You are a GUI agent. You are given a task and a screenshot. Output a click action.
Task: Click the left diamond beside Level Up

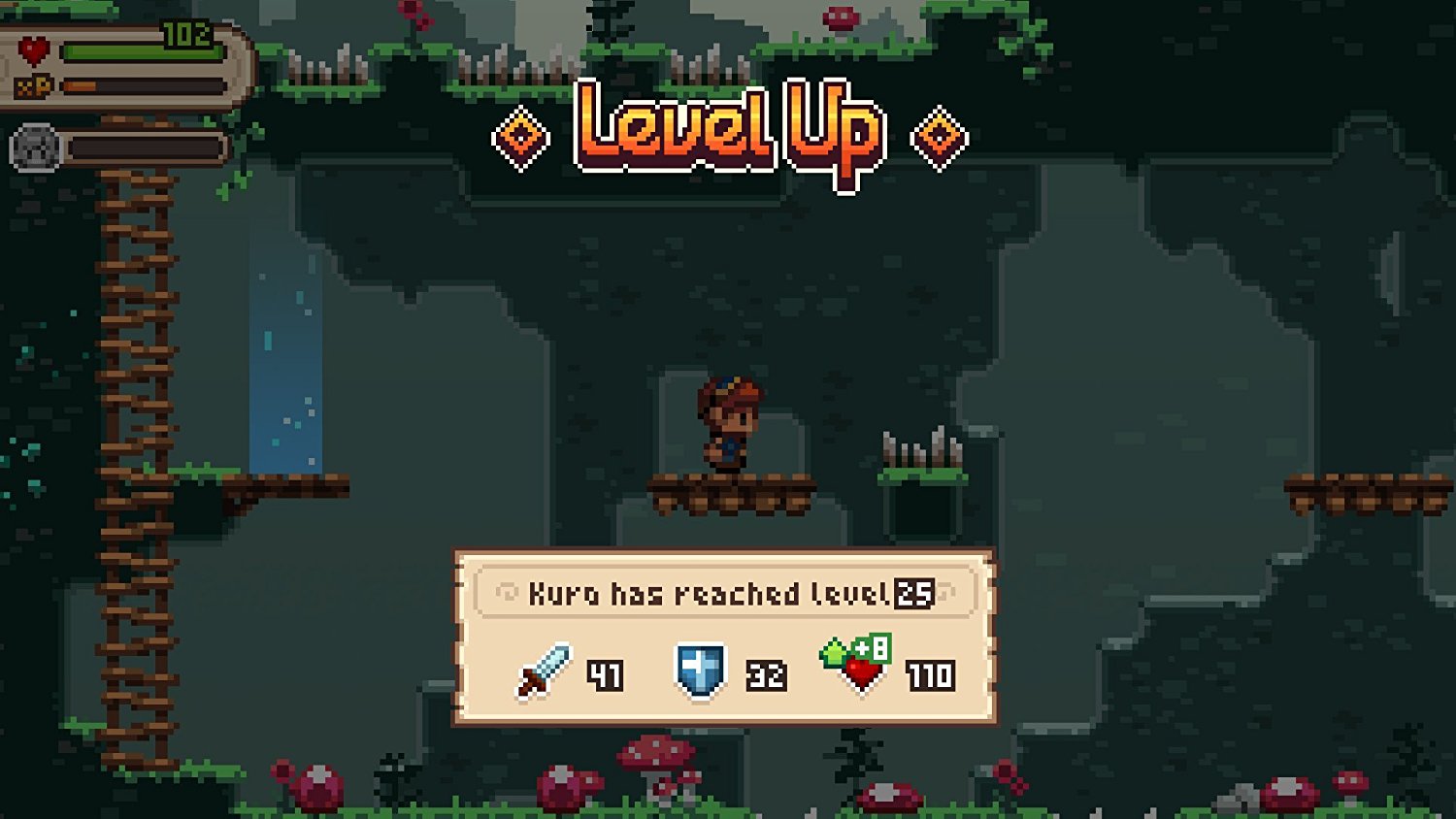tap(521, 135)
